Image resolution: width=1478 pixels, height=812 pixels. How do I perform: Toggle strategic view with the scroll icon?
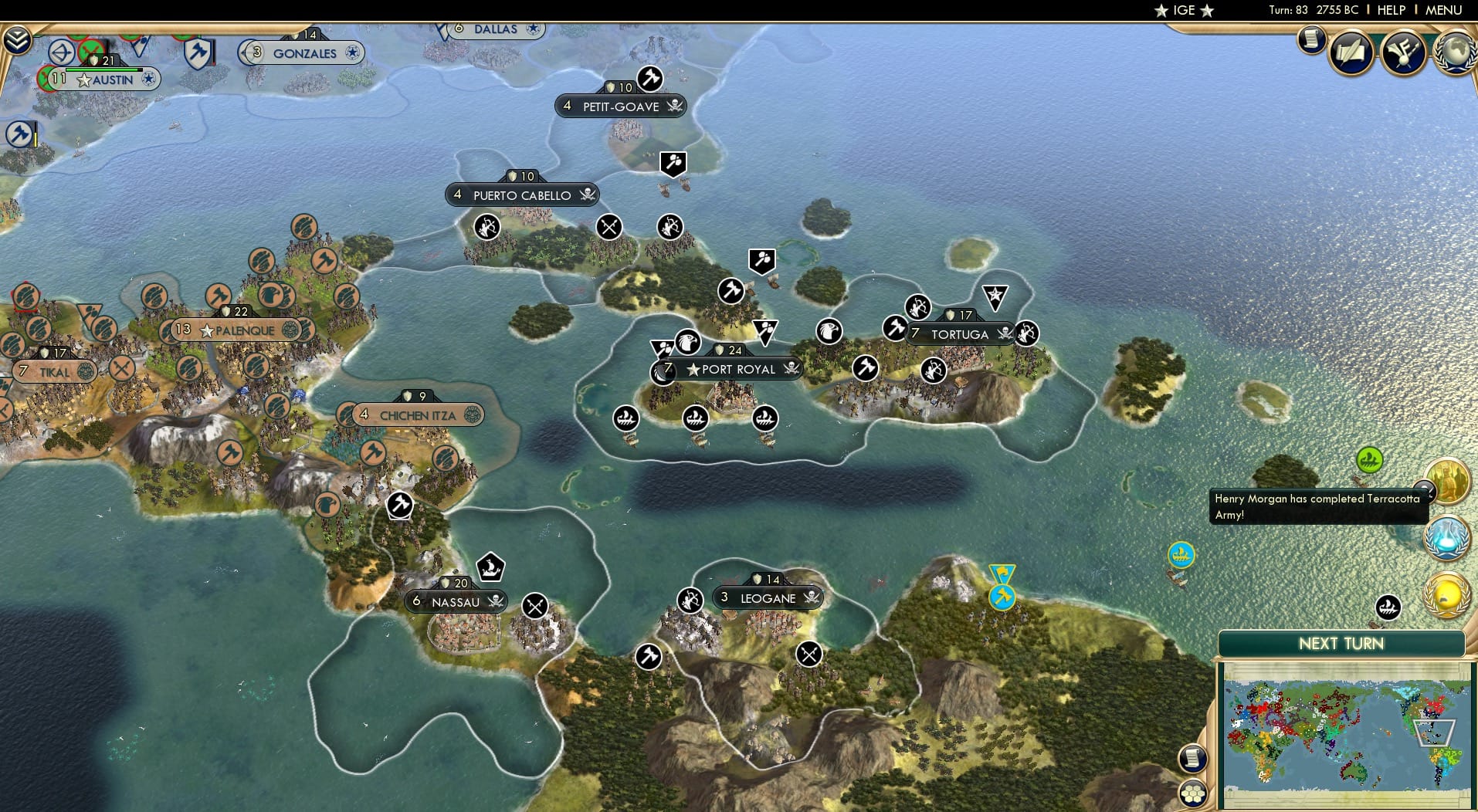point(1193,759)
